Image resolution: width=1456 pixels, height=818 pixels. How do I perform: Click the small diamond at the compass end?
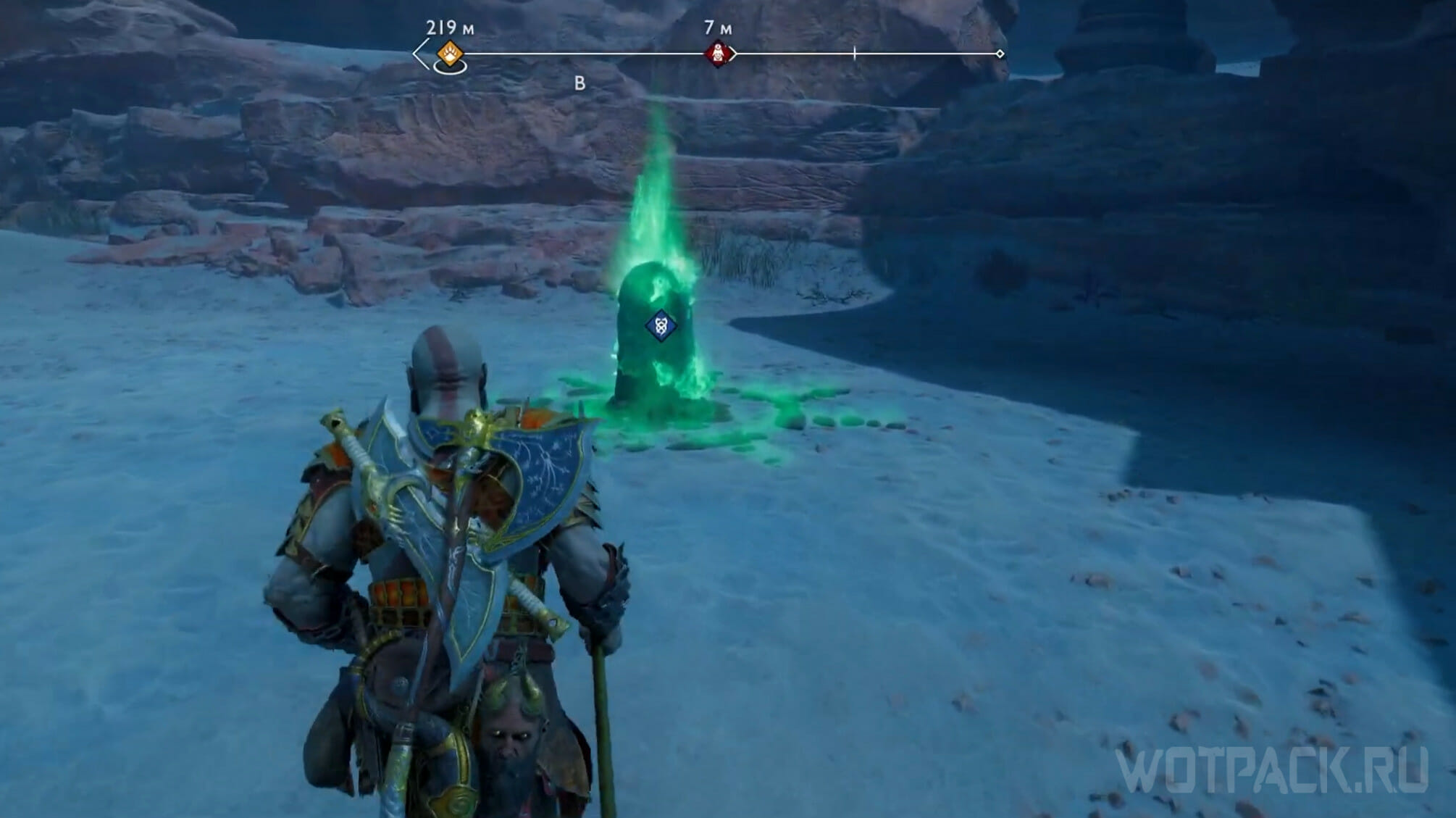(1000, 54)
